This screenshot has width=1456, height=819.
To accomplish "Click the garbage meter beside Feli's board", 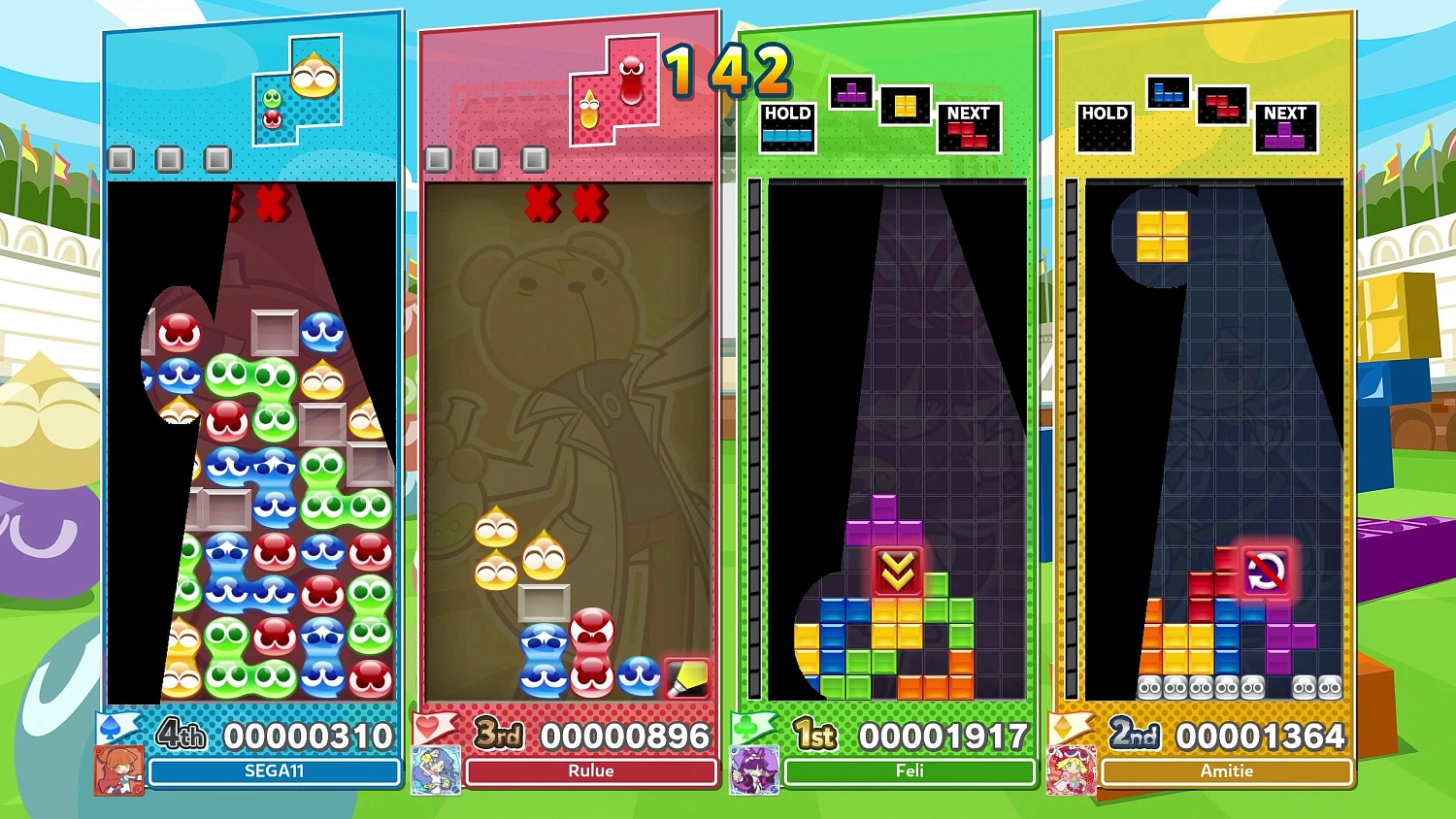I will coord(754,437).
